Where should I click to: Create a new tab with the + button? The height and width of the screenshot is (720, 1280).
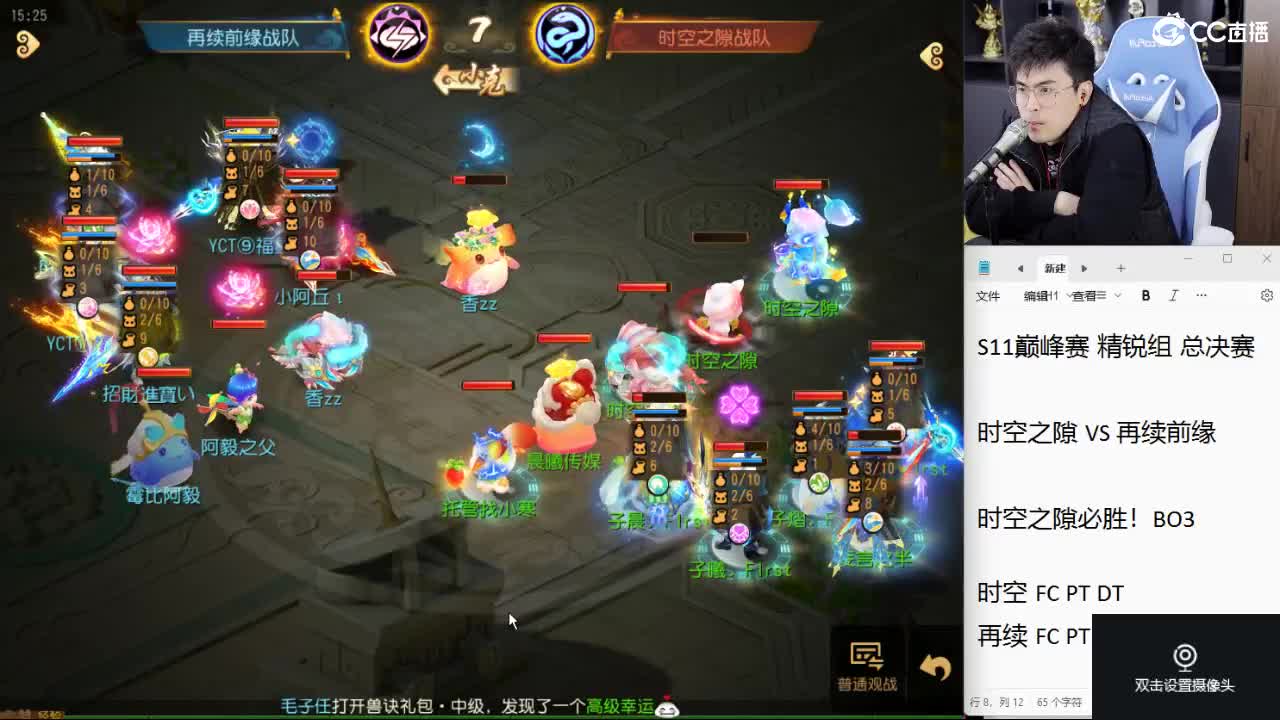1122,268
